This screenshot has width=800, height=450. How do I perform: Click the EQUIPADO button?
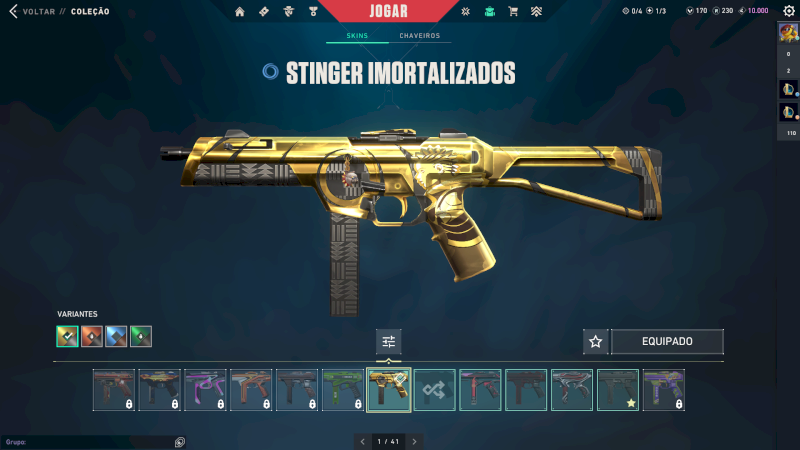[x=667, y=342]
